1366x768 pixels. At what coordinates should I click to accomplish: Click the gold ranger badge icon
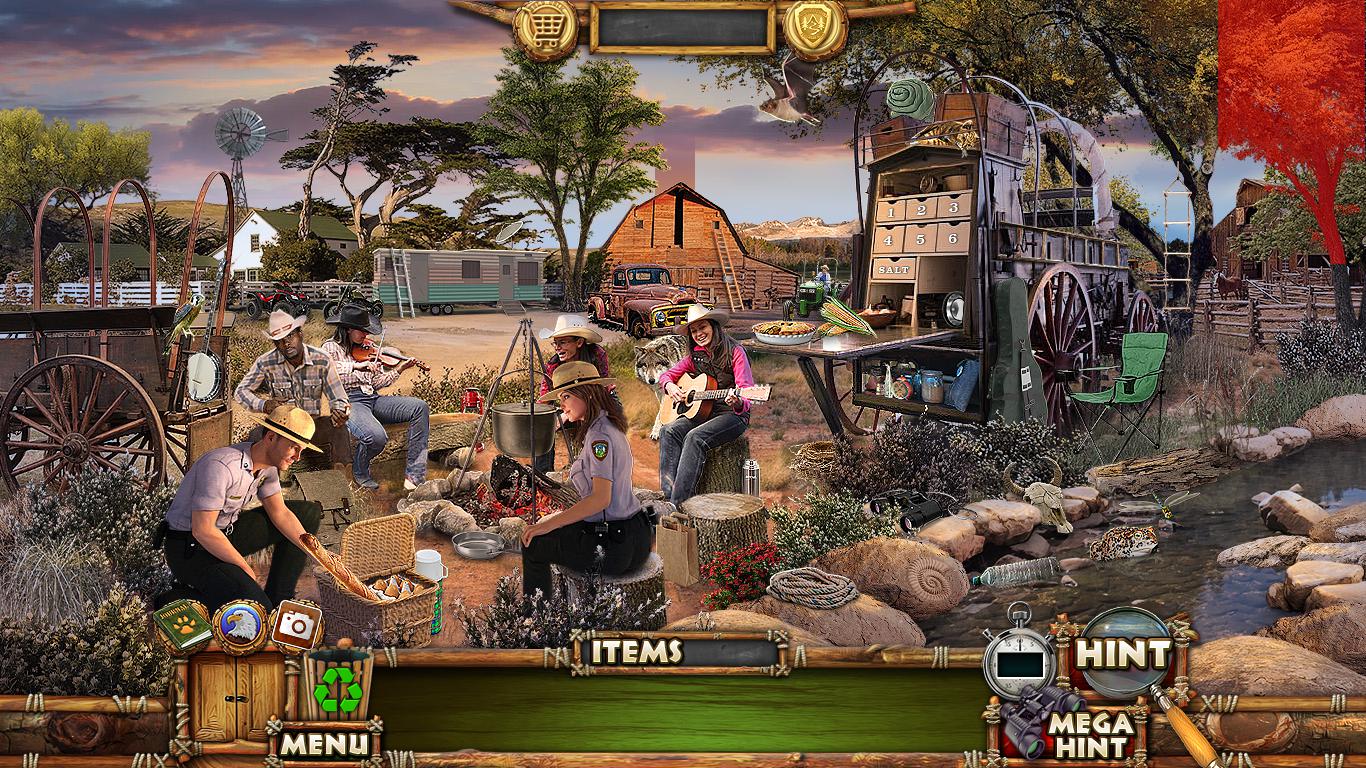pyautogui.click(x=816, y=29)
